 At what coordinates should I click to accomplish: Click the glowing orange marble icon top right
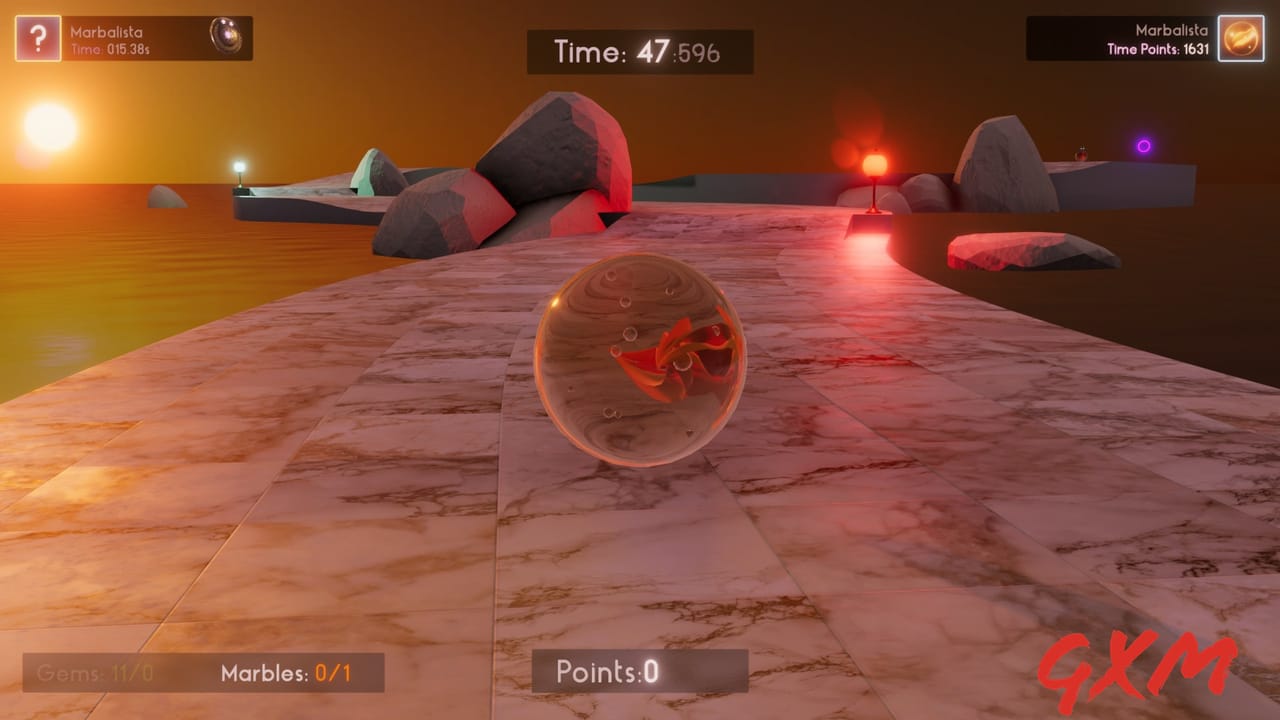pos(1240,38)
